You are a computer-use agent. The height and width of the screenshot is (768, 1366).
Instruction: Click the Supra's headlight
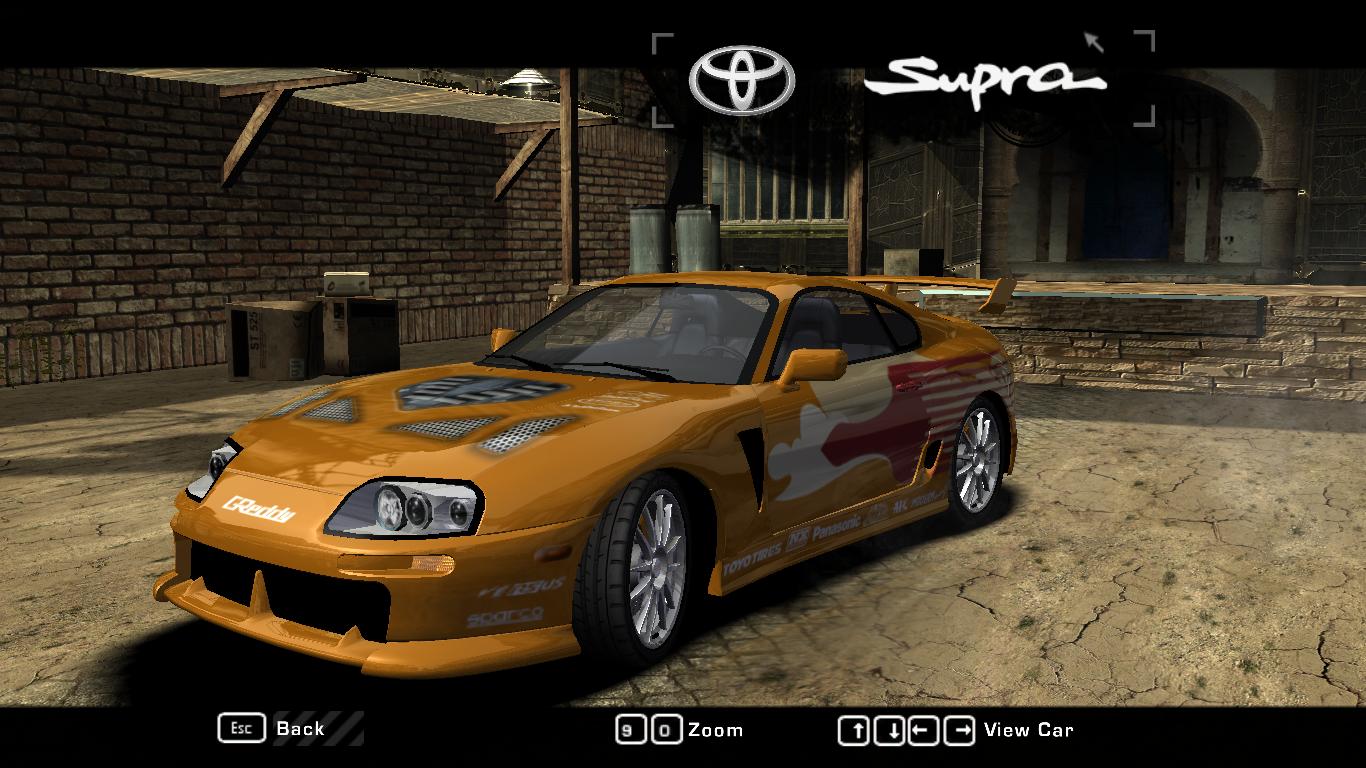pos(405,506)
